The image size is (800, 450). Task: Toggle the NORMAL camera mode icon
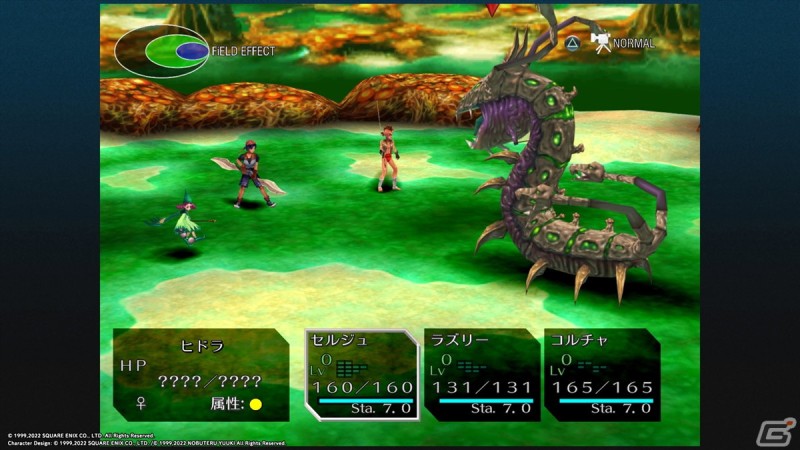(600, 43)
